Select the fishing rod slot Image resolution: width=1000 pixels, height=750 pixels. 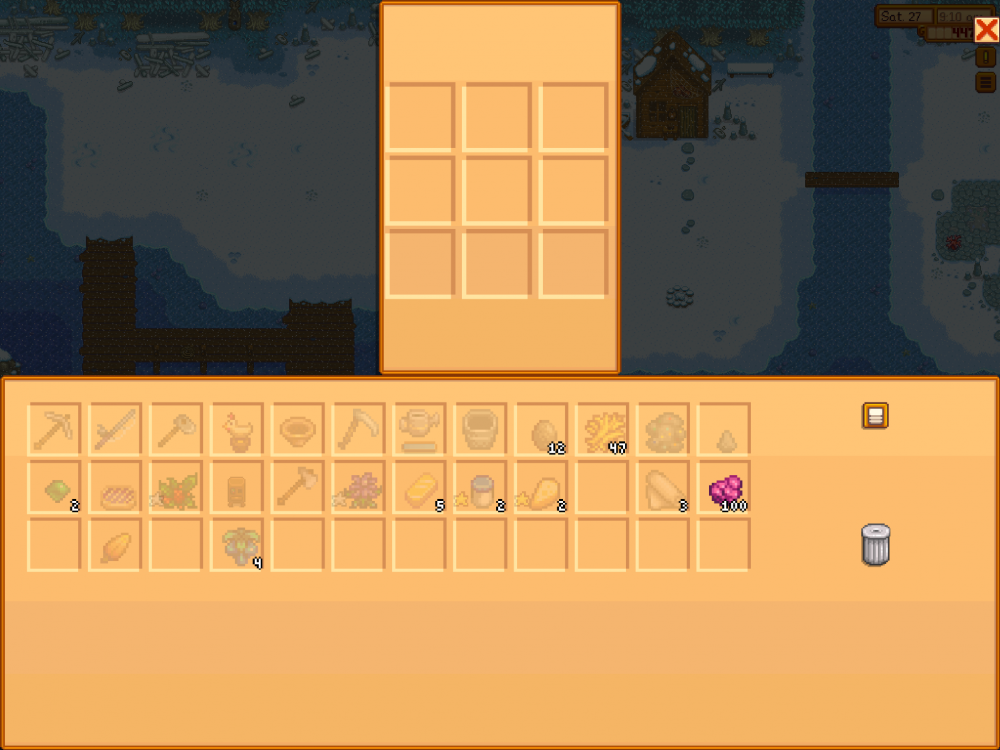pyautogui.click(x=115, y=429)
